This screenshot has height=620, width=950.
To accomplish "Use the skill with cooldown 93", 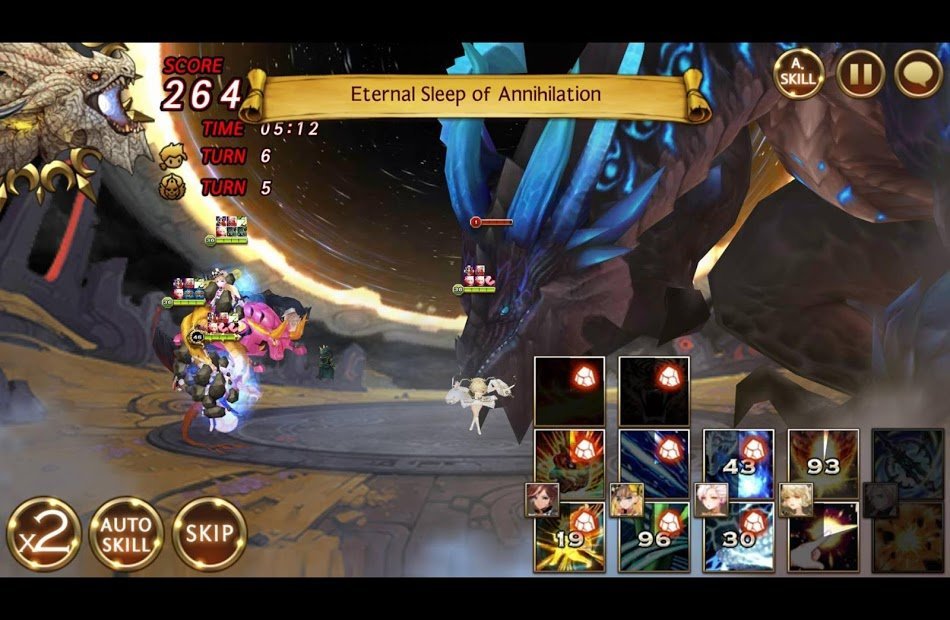I will 824,464.
